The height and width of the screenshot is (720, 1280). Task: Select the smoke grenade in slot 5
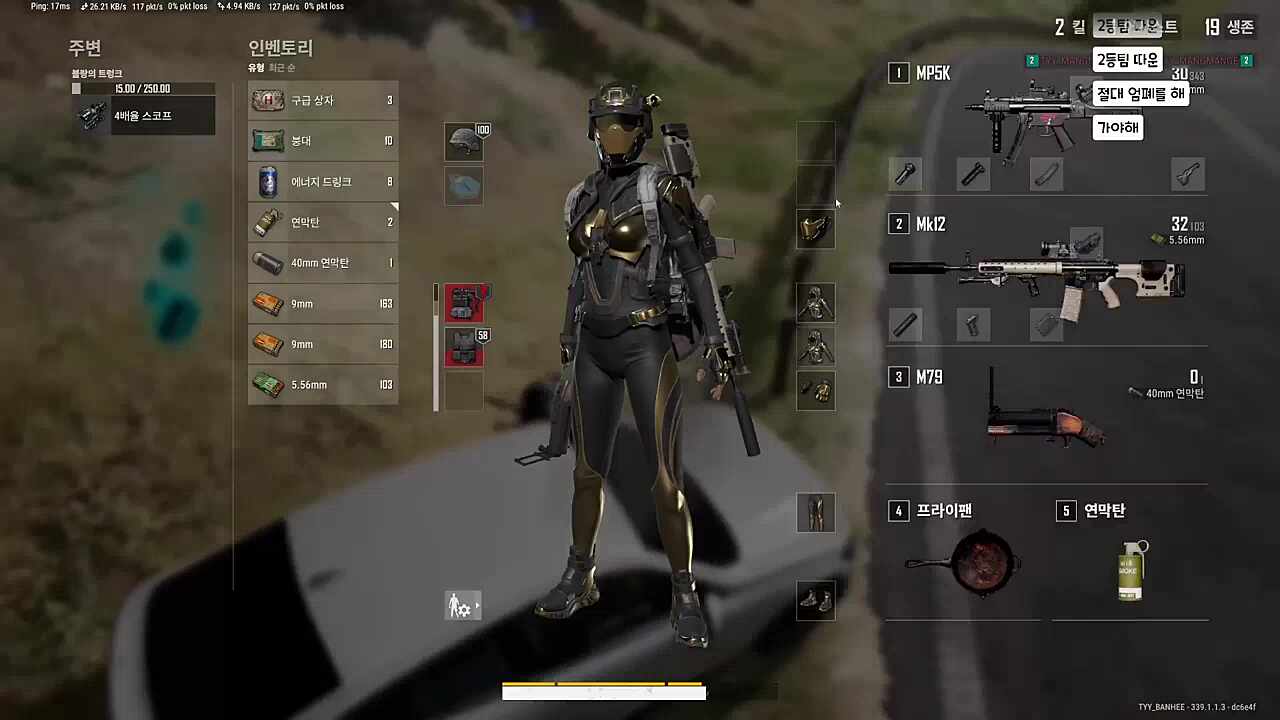pos(1129,568)
